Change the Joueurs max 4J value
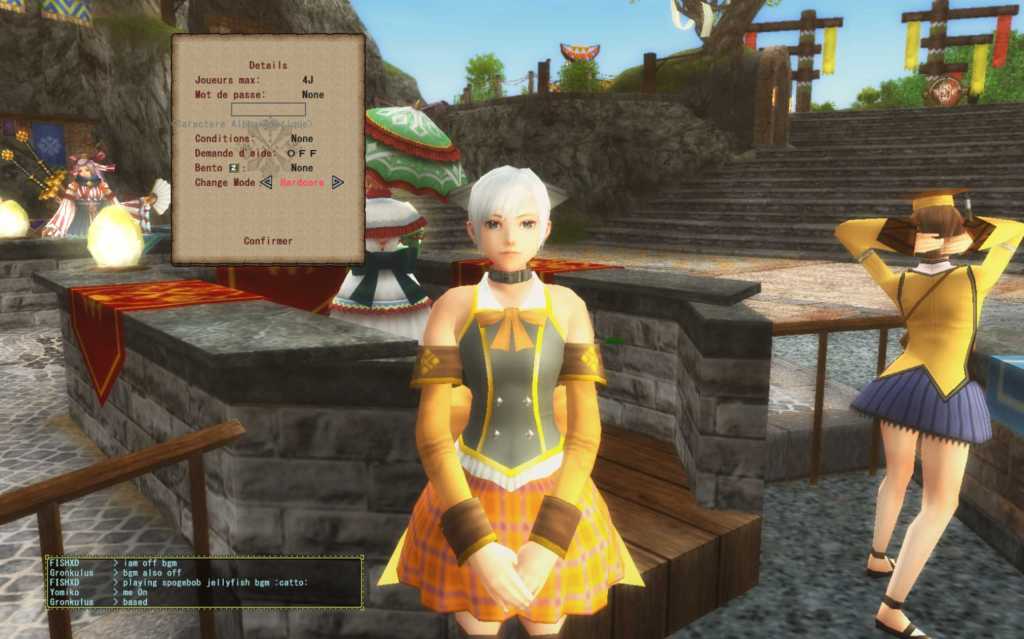Screen dimensions: 1024x639 coord(308,80)
